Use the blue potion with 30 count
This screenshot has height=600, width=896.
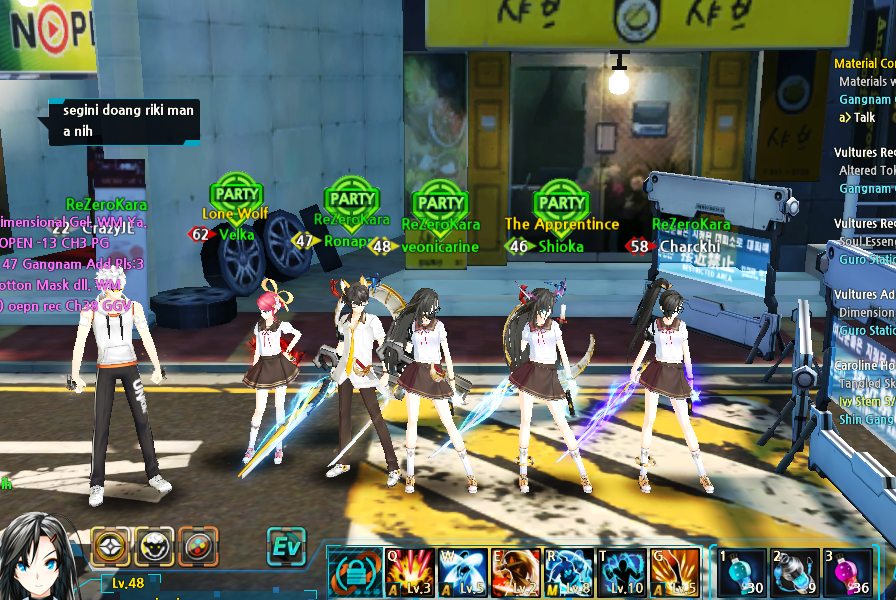click(x=741, y=572)
